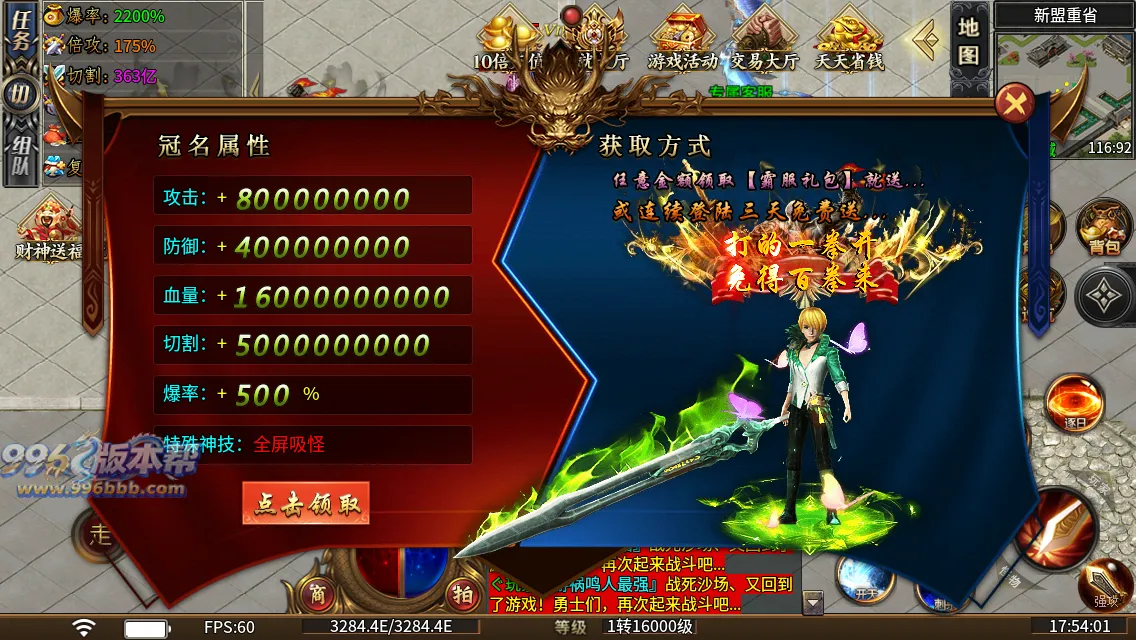Close the title attributes popup

click(1015, 103)
